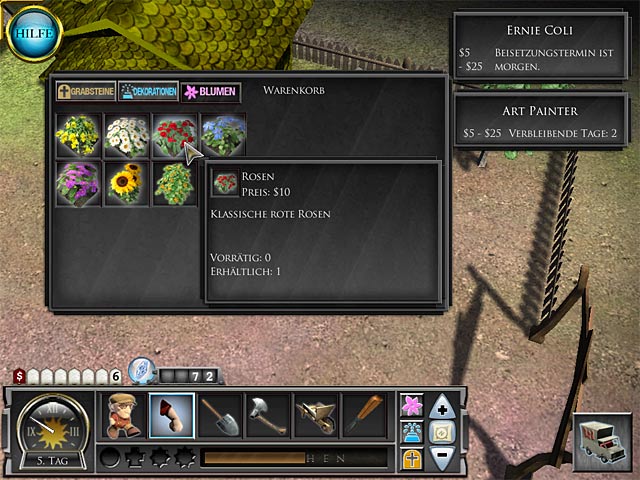This screenshot has height=480, width=640.
Task: Open the Dekorationen category
Action: (x=148, y=91)
